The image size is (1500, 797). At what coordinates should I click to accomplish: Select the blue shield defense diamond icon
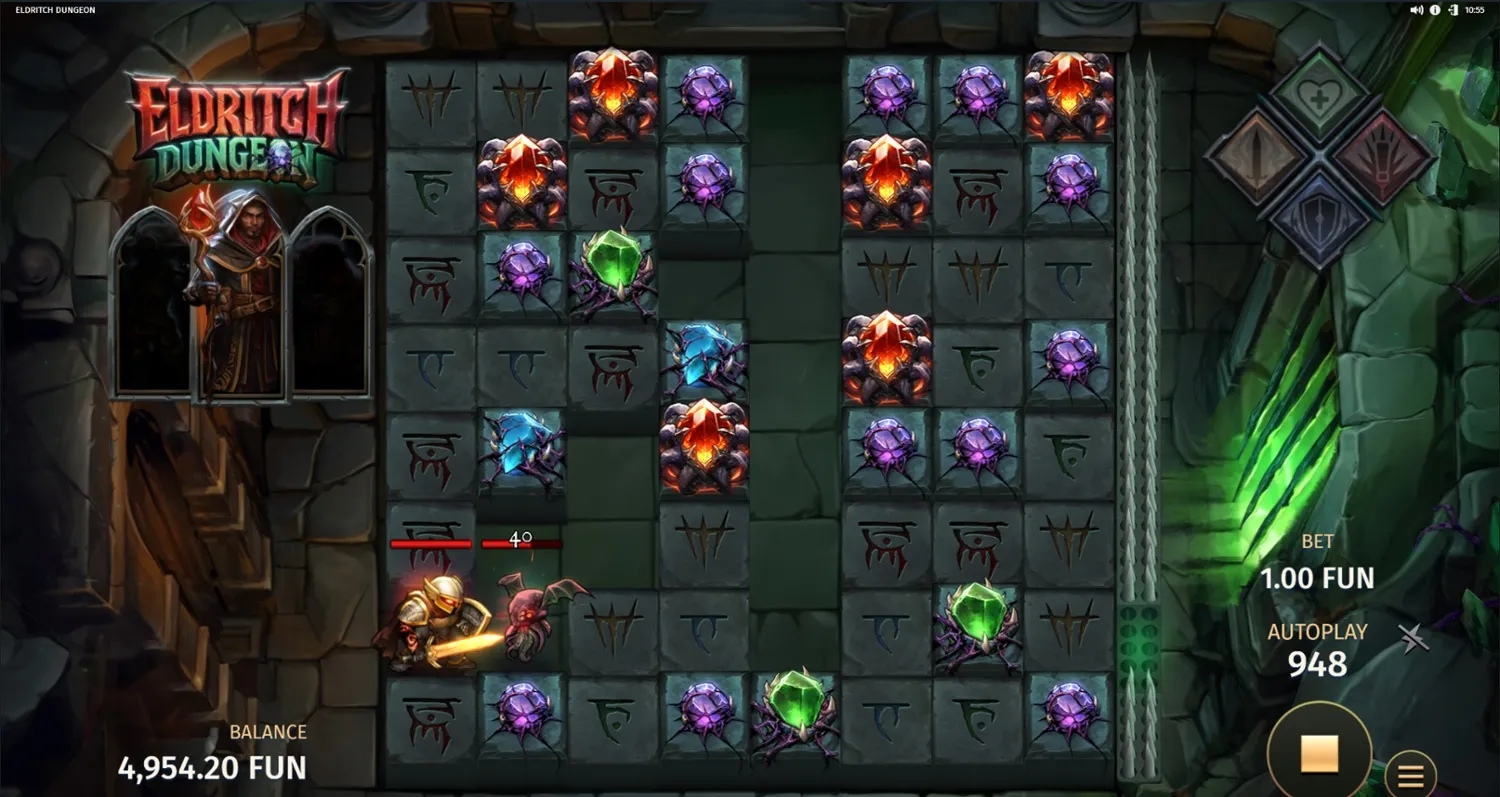tap(1320, 215)
